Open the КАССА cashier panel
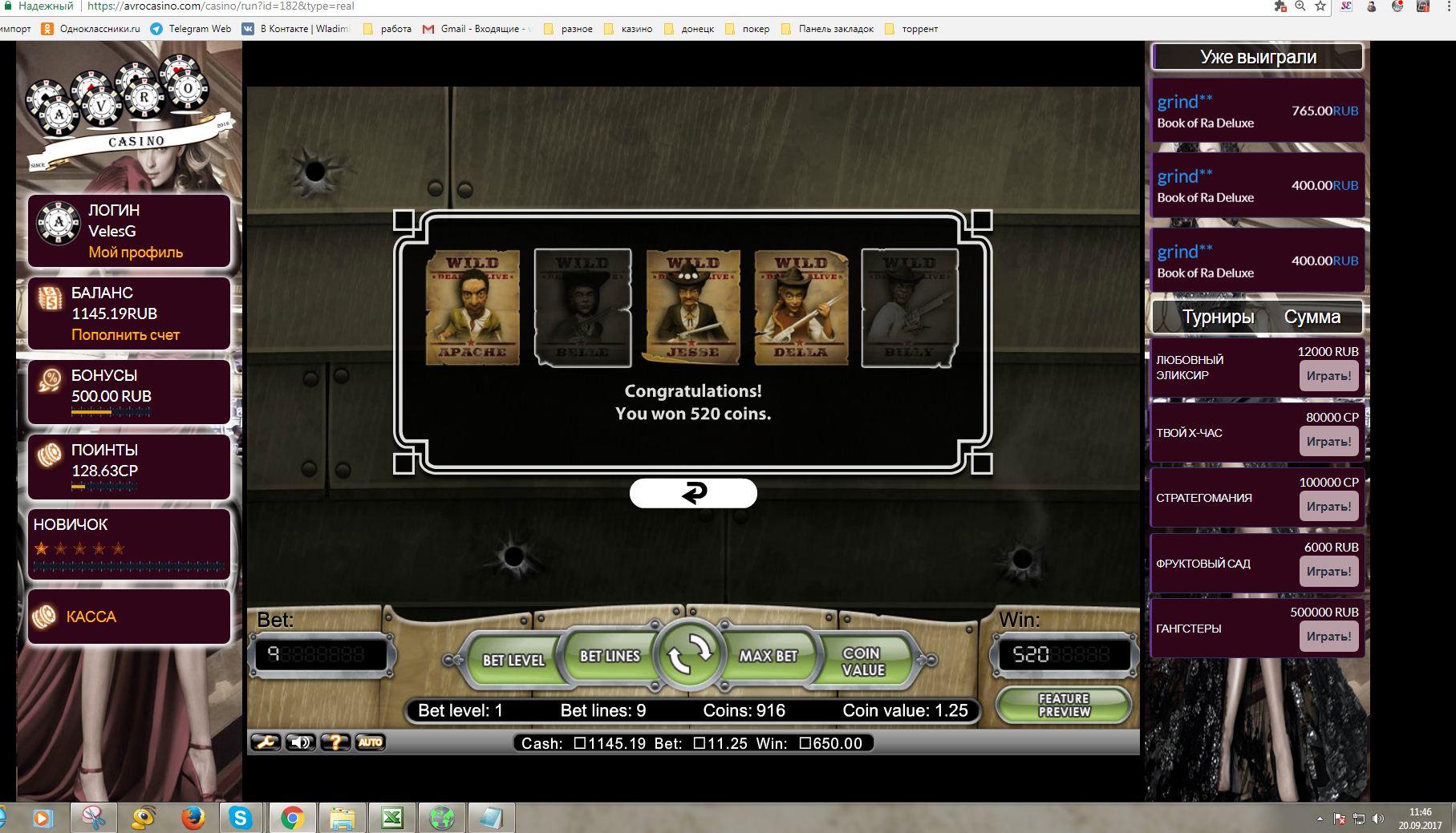This screenshot has width=1456, height=833. pos(91,617)
